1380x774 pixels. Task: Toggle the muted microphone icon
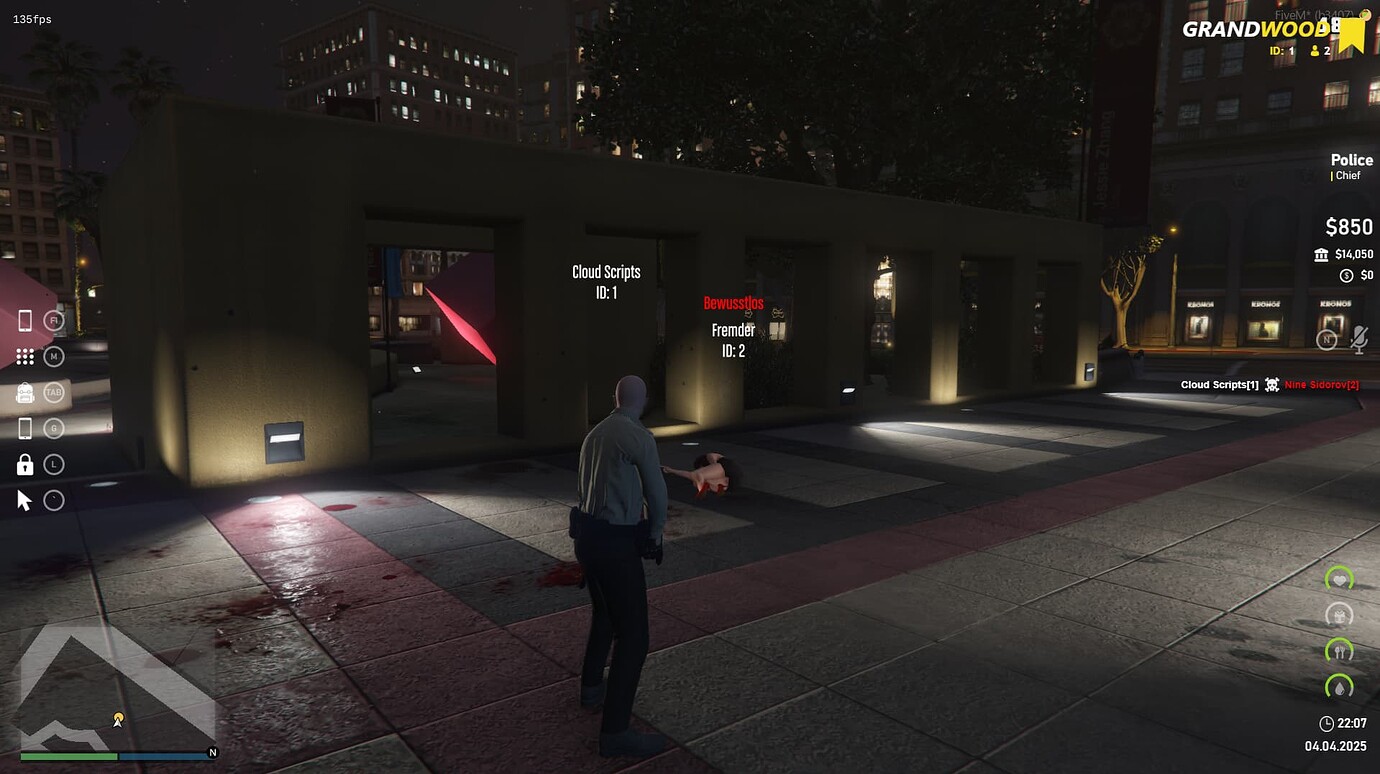(1358, 340)
